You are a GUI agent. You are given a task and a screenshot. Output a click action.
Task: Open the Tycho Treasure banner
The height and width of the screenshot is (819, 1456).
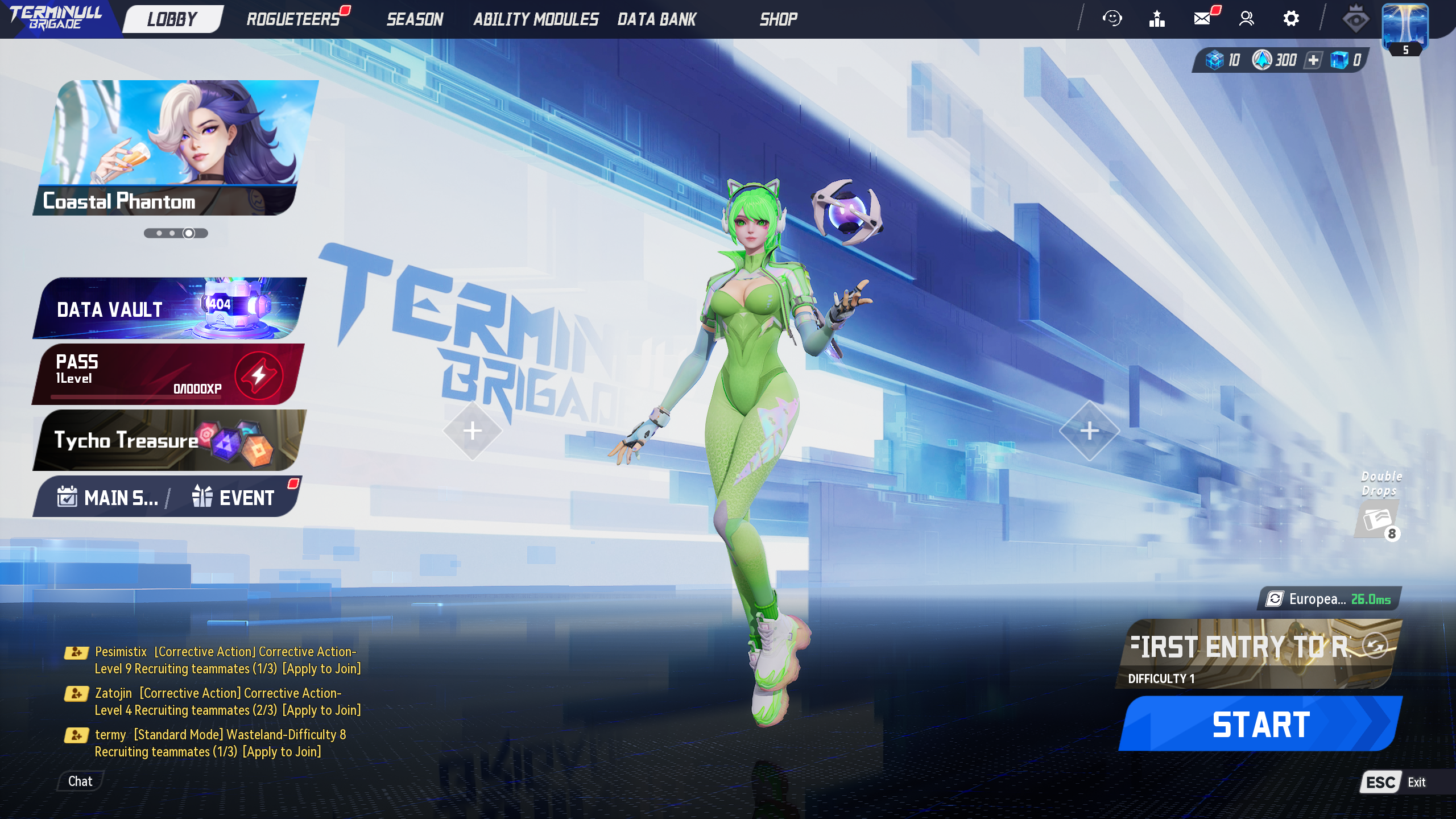169,440
